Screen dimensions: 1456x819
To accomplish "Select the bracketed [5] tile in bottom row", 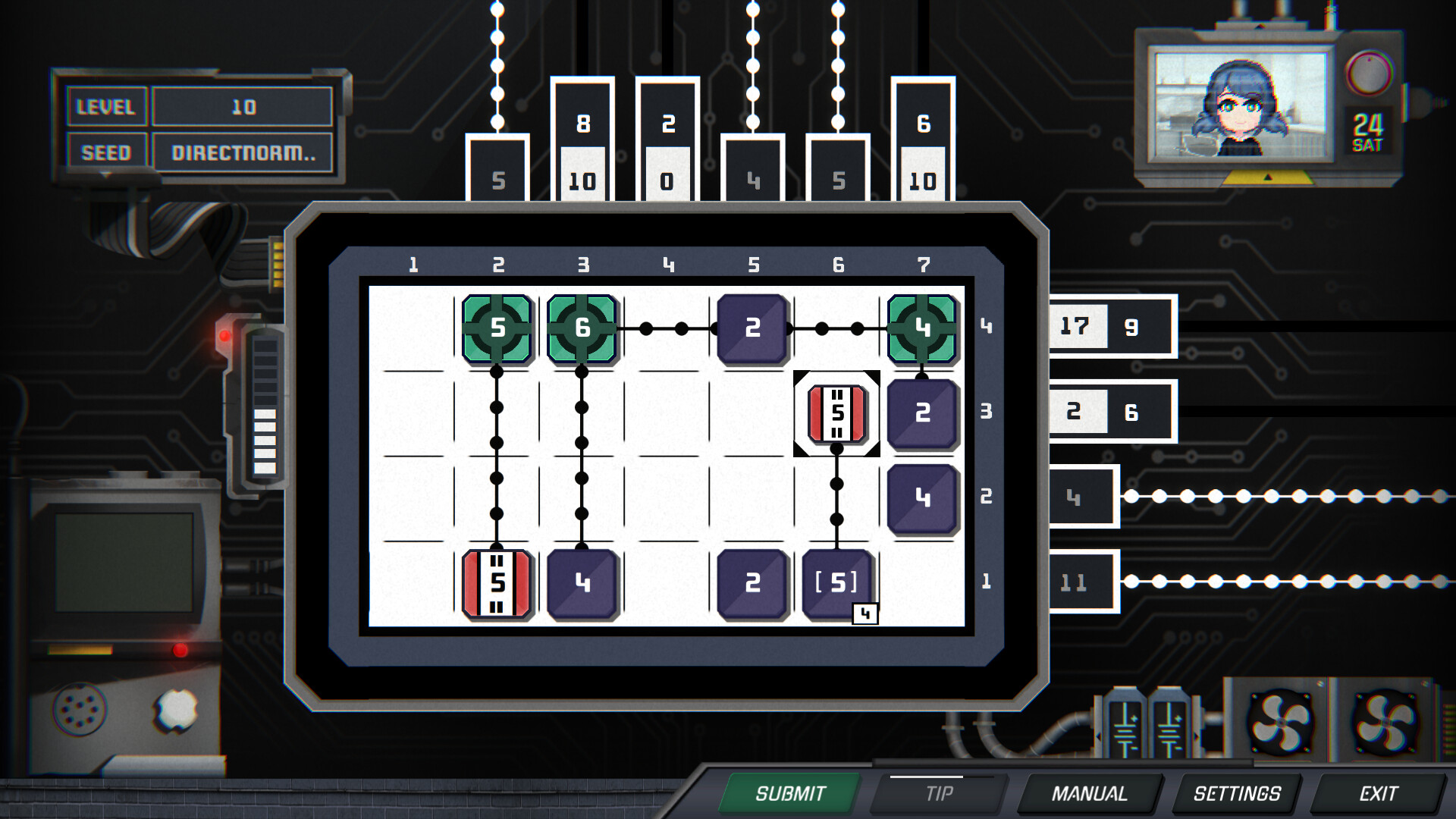I will [836, 582].
